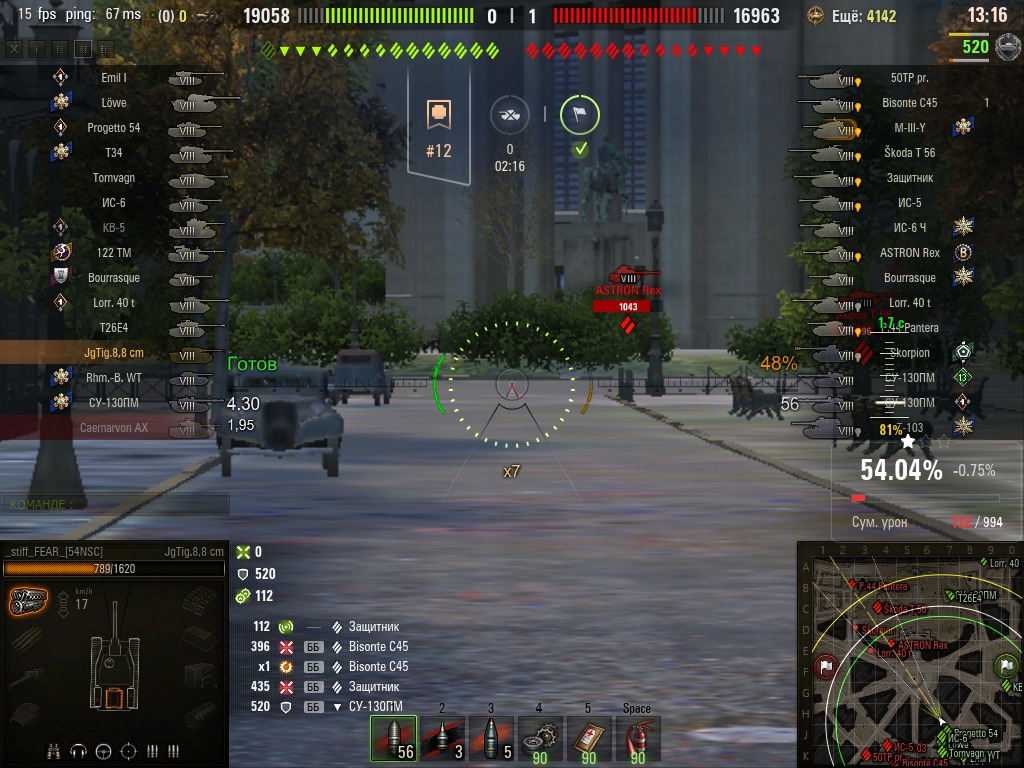The height and width of the screenshot is (768, 1024).
Task: Select Progetto 54 in the allied team list
Action: pyautogui.click(x=114, y=128)
